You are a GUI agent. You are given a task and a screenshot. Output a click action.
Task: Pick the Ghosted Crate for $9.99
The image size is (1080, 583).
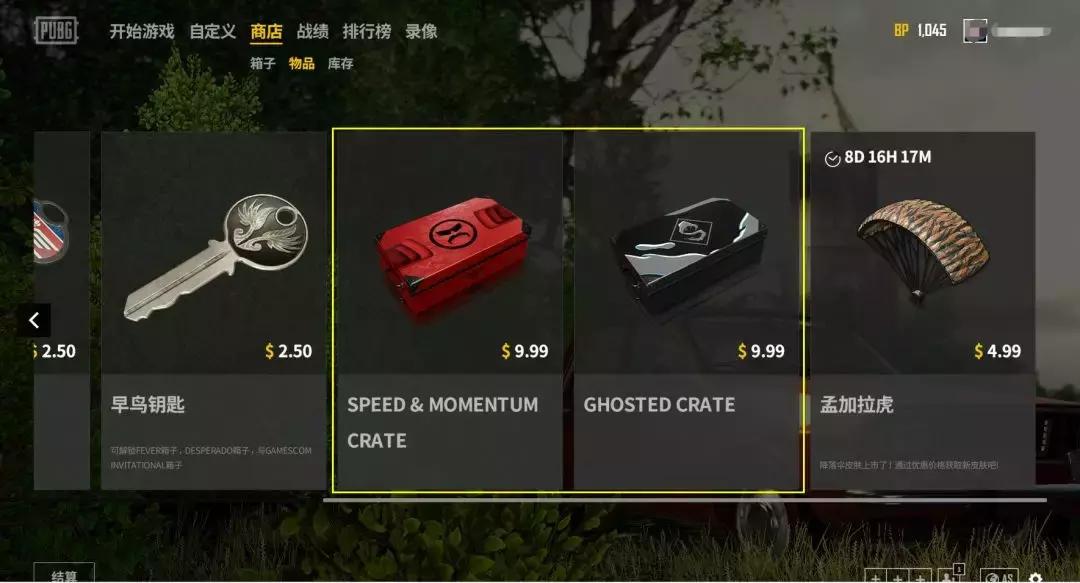pos(686,310)
